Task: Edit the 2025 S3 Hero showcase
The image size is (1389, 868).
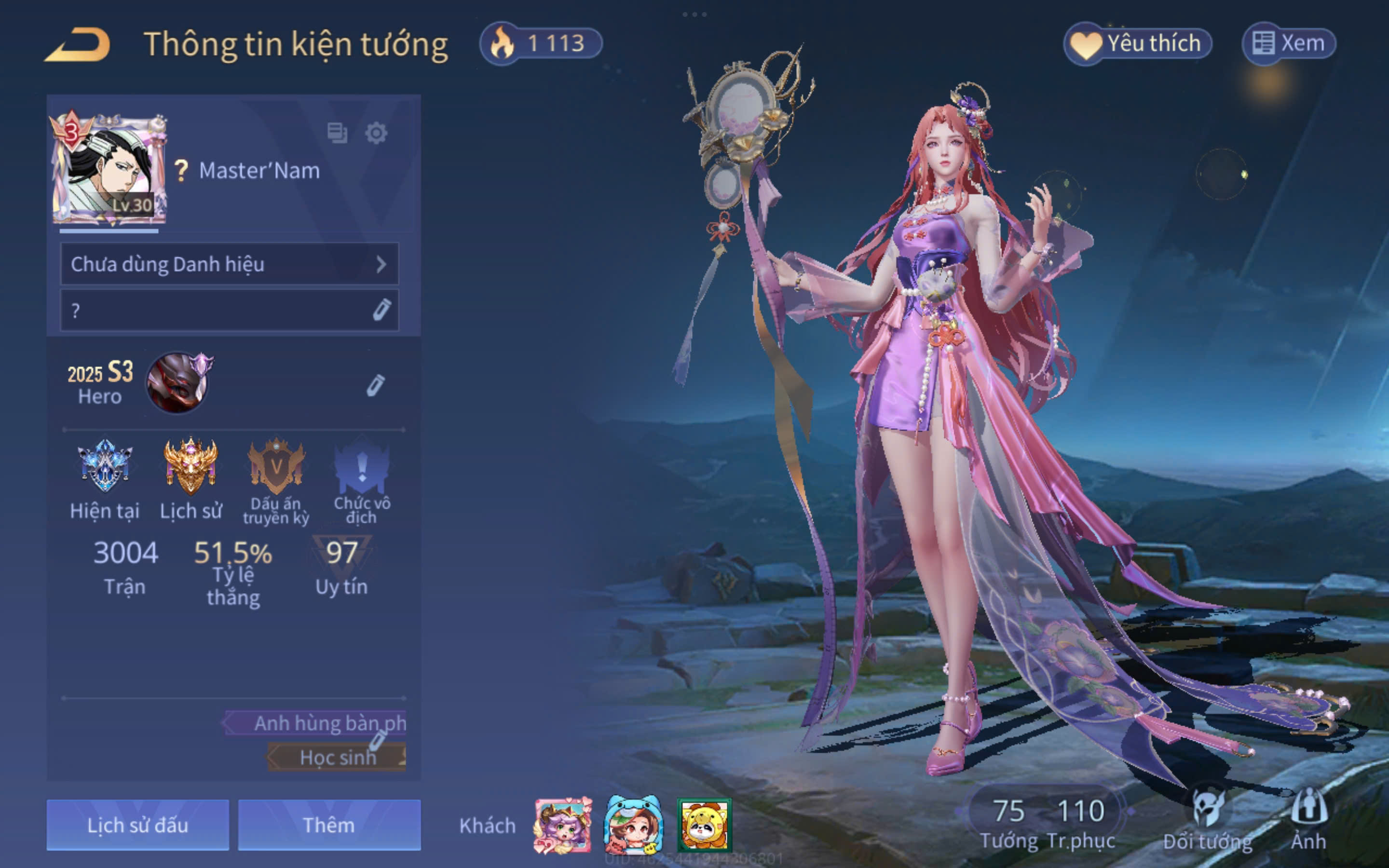Action: [375, 385]
